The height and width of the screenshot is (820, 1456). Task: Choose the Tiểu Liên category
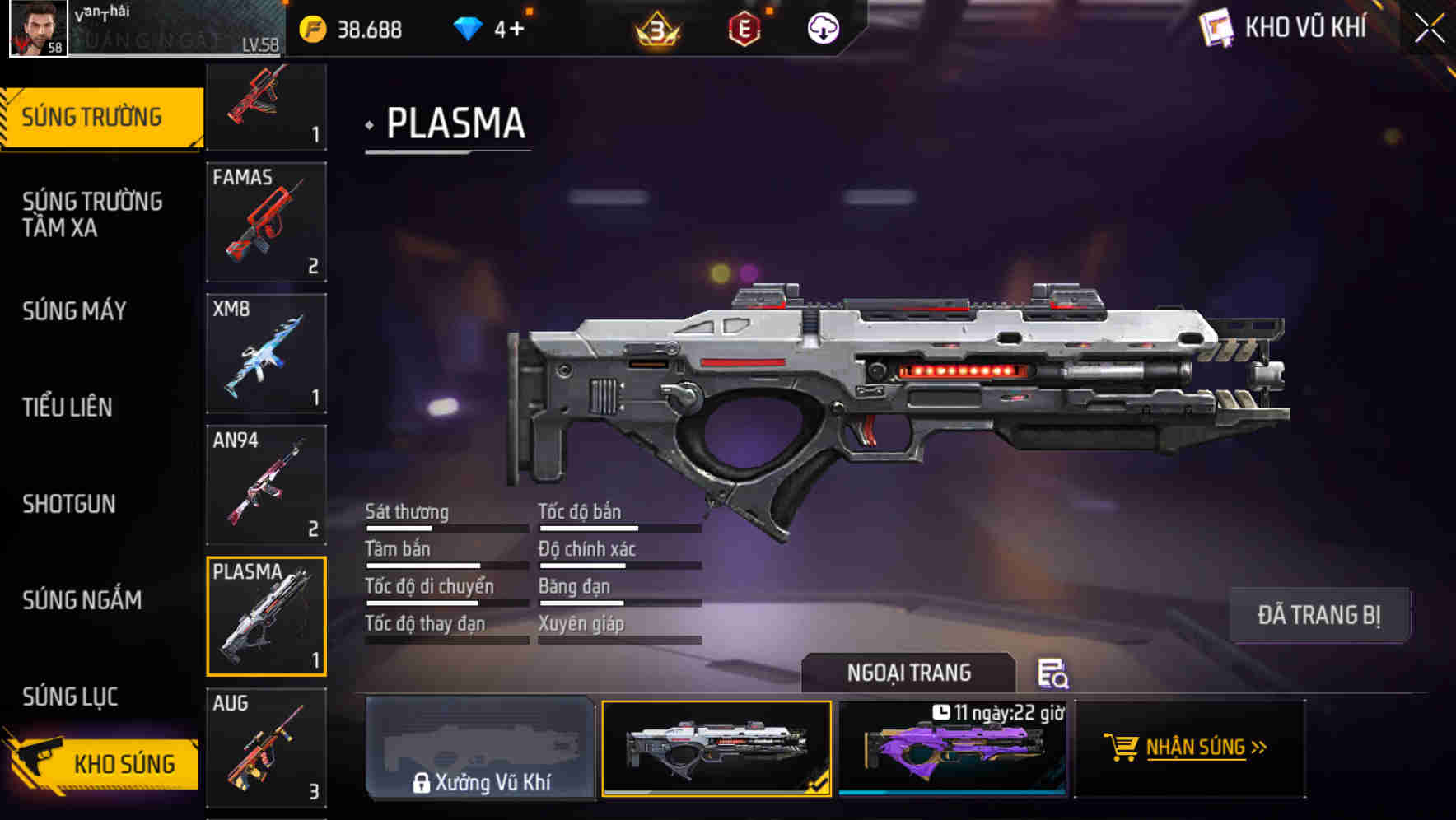coord(68,408)
